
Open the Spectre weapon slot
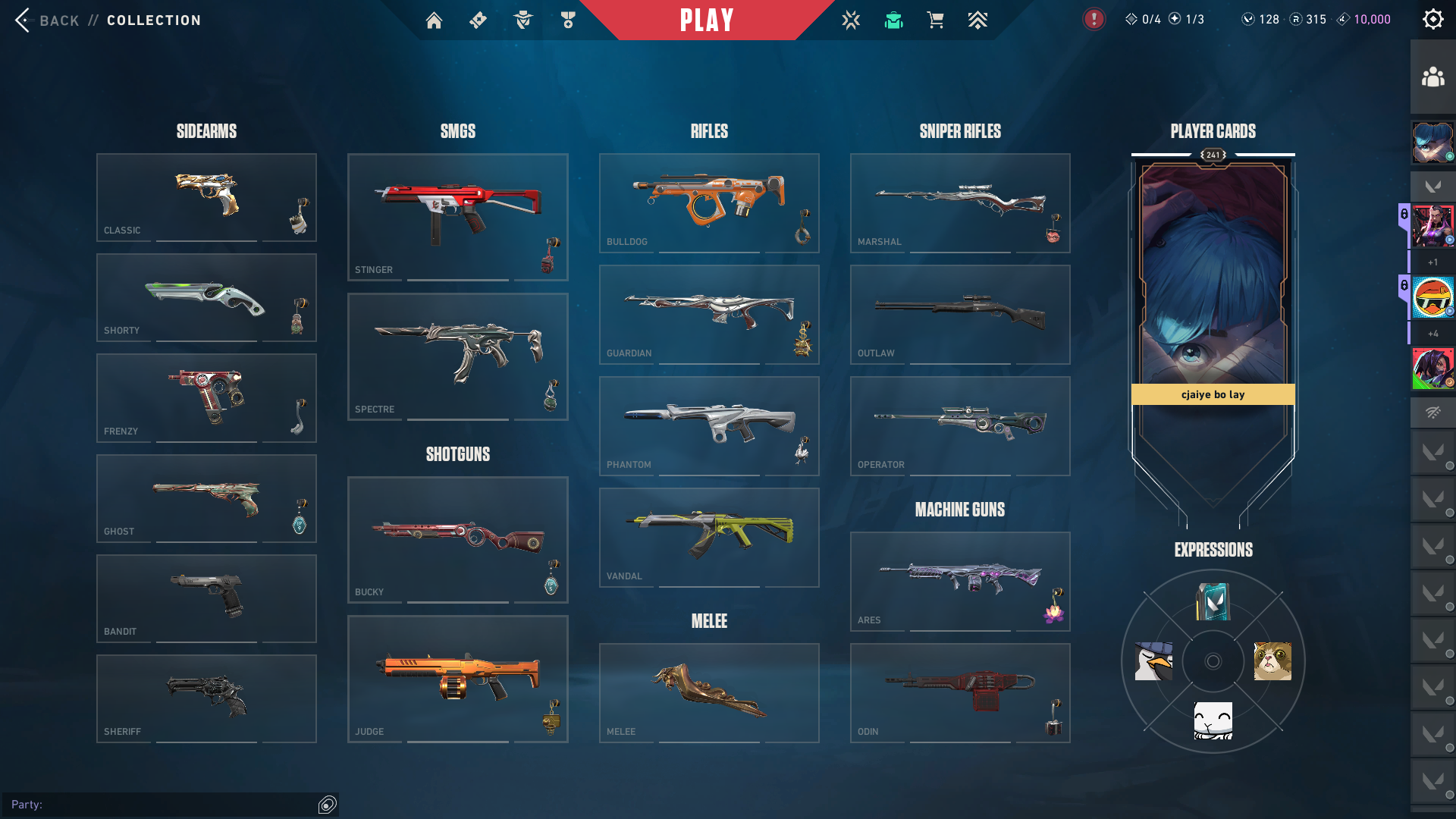[458, 356]
